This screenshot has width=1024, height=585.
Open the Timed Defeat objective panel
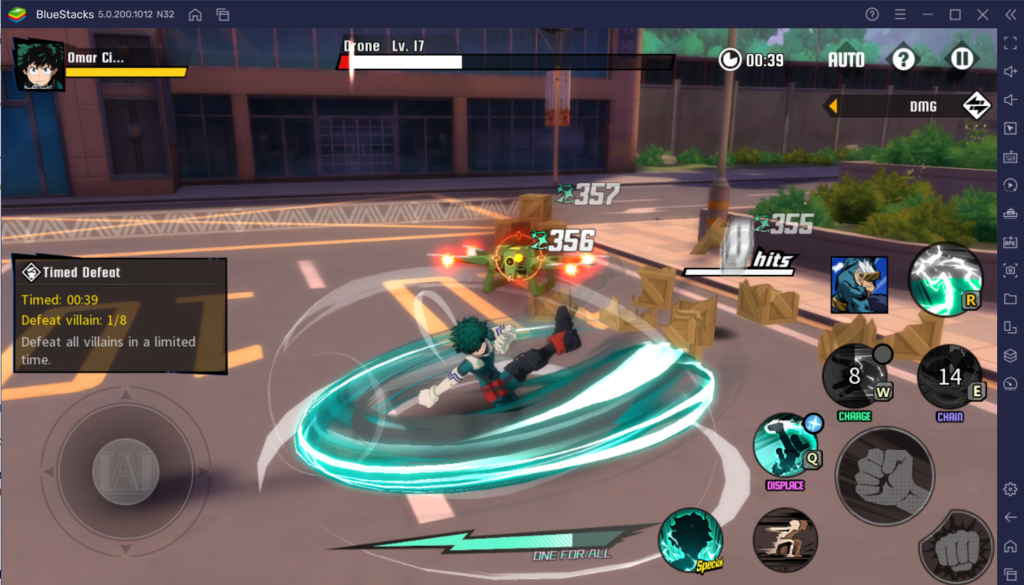click(119, 314)
